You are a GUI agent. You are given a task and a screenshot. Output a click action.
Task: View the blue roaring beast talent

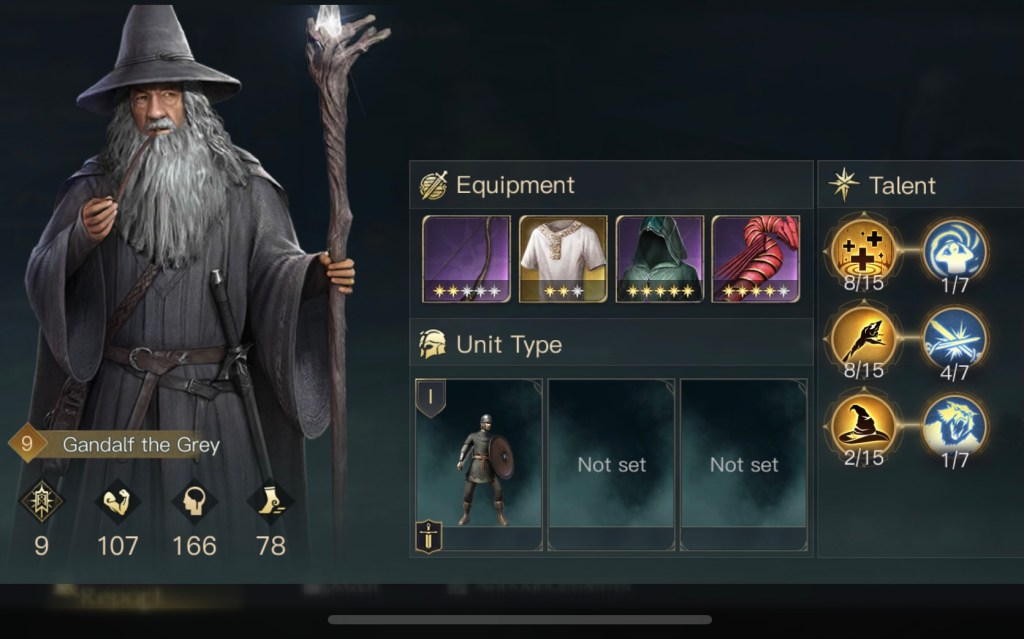(954, 424)
